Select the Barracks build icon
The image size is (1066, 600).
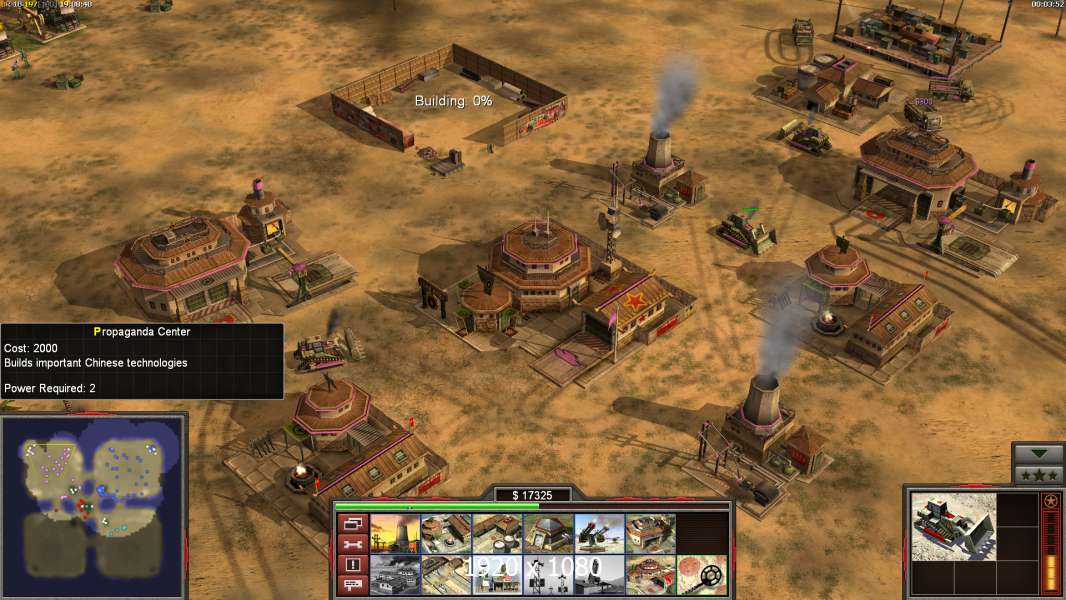pos(446,533)
